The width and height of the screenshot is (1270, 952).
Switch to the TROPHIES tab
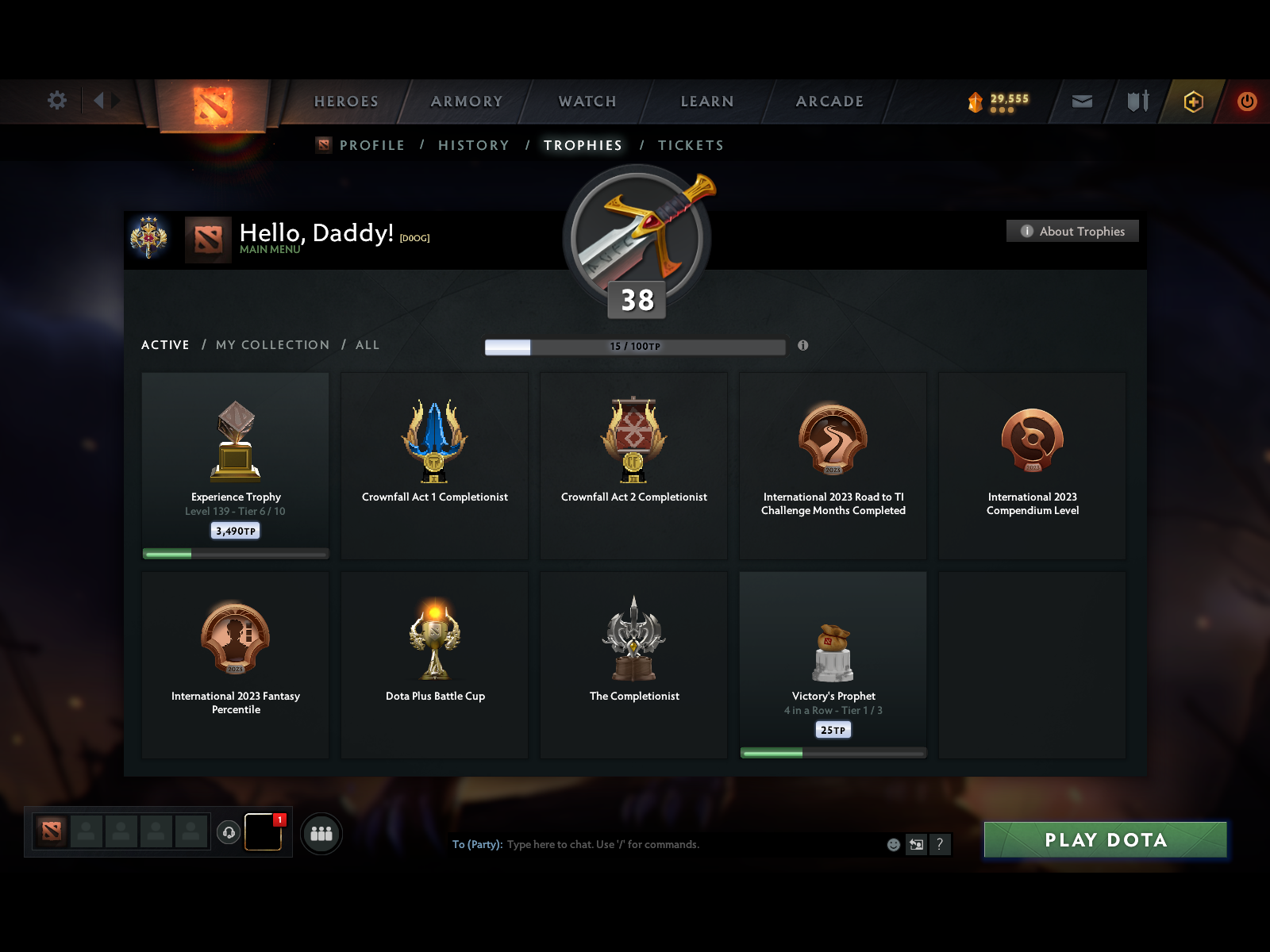pyautogui.click(x=583, y=145)
